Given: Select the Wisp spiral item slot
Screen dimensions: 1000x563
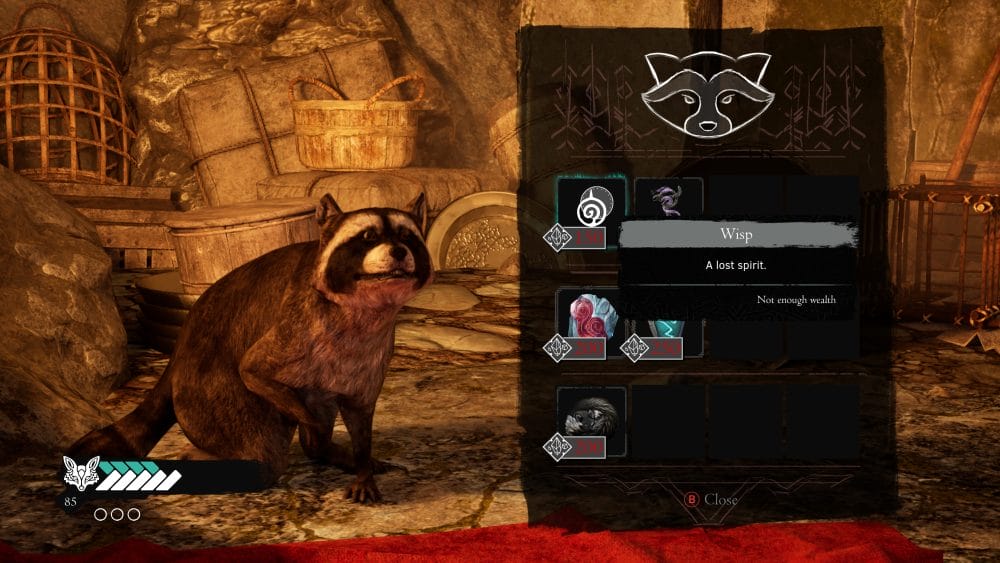Looking at the screenshot, I should (591, 206).
